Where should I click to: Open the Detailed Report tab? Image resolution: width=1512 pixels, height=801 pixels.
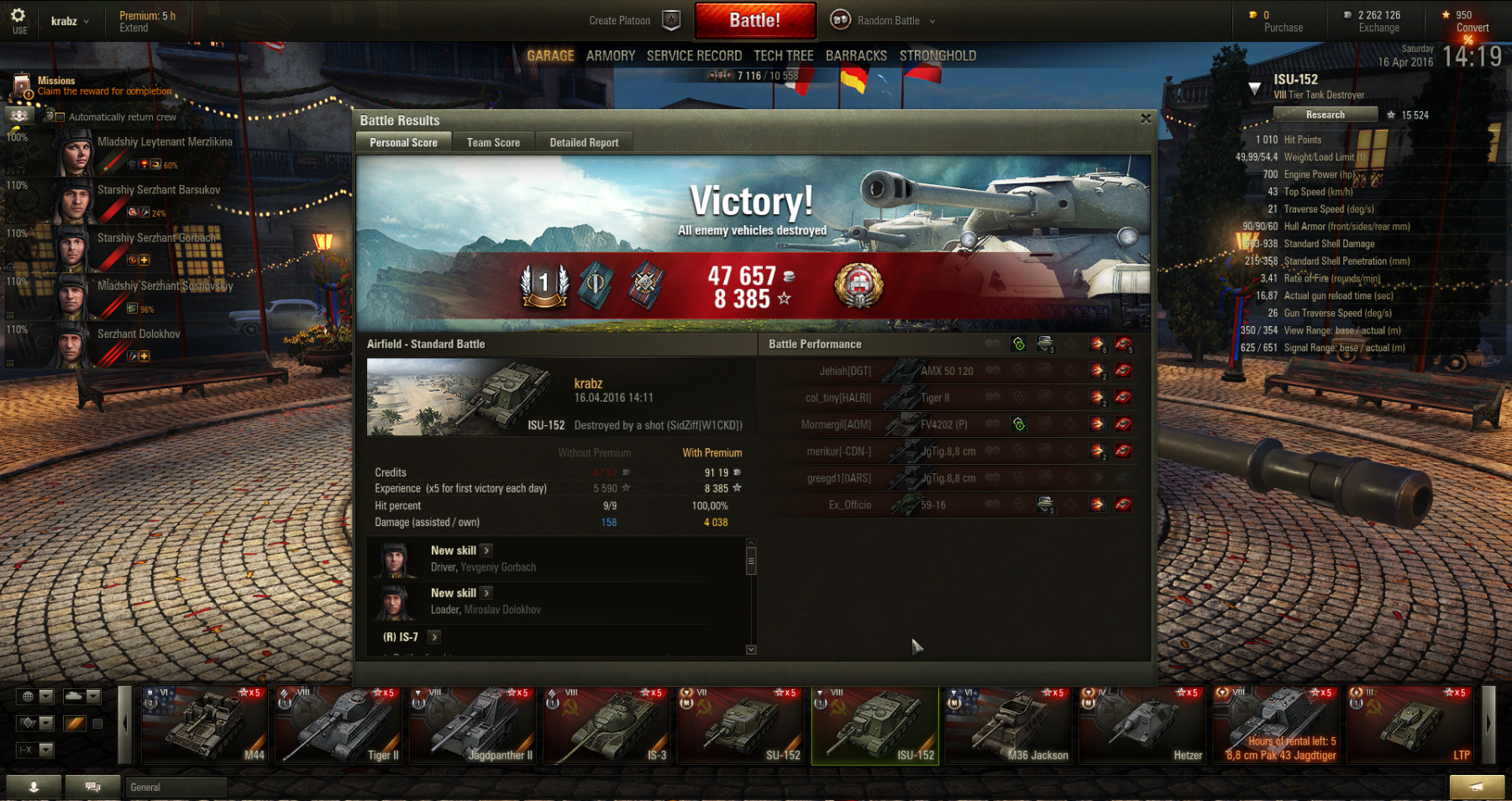coord(584,143)
